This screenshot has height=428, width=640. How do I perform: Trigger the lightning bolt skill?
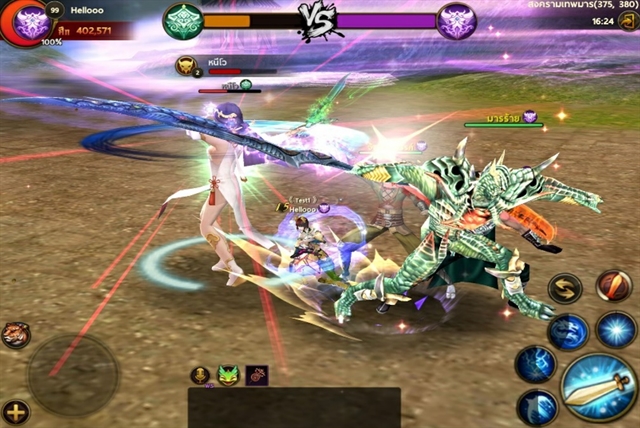535,364
